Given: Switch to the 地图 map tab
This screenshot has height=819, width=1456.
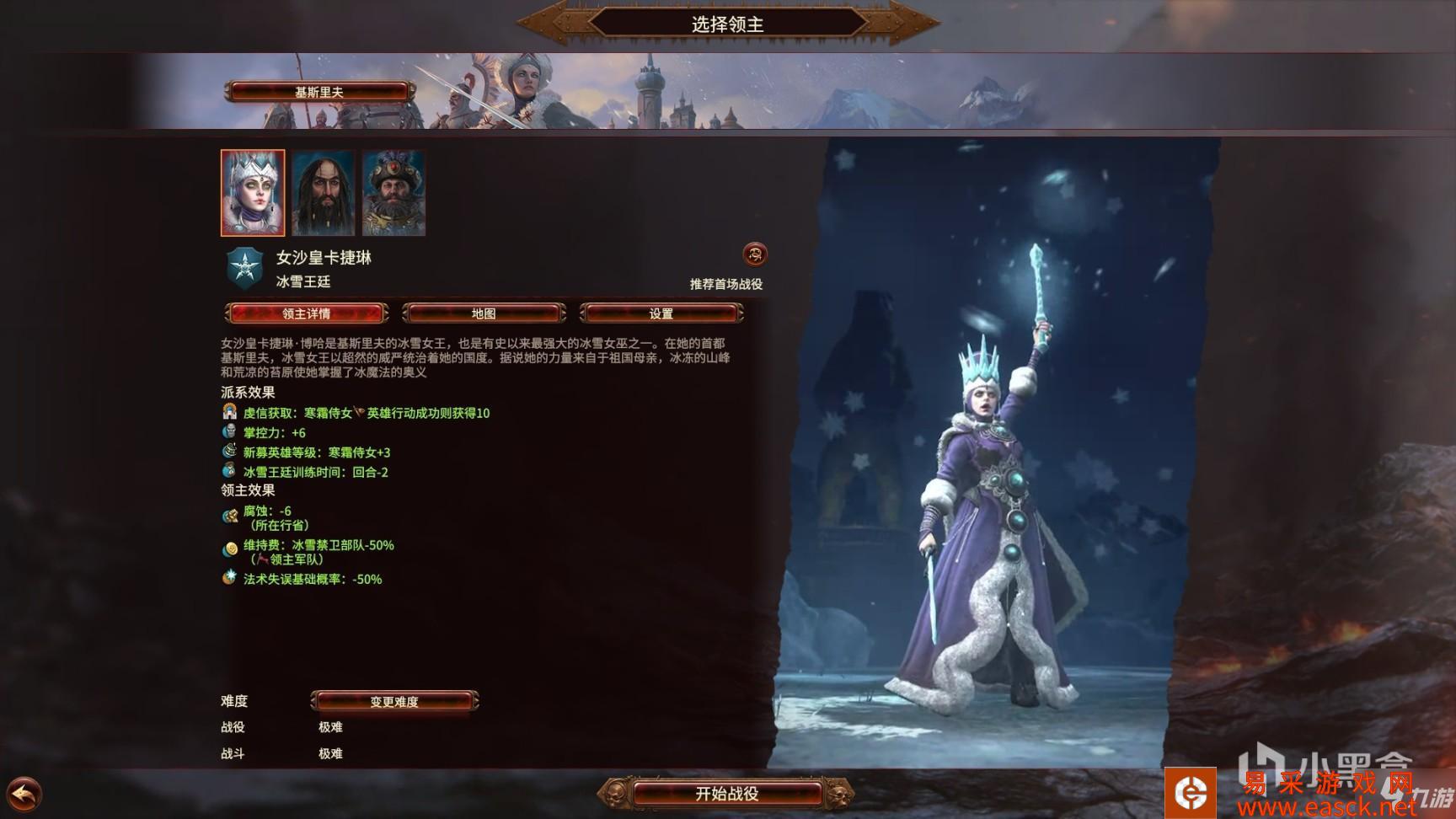Looking at the screenshot, I should 483,313.
